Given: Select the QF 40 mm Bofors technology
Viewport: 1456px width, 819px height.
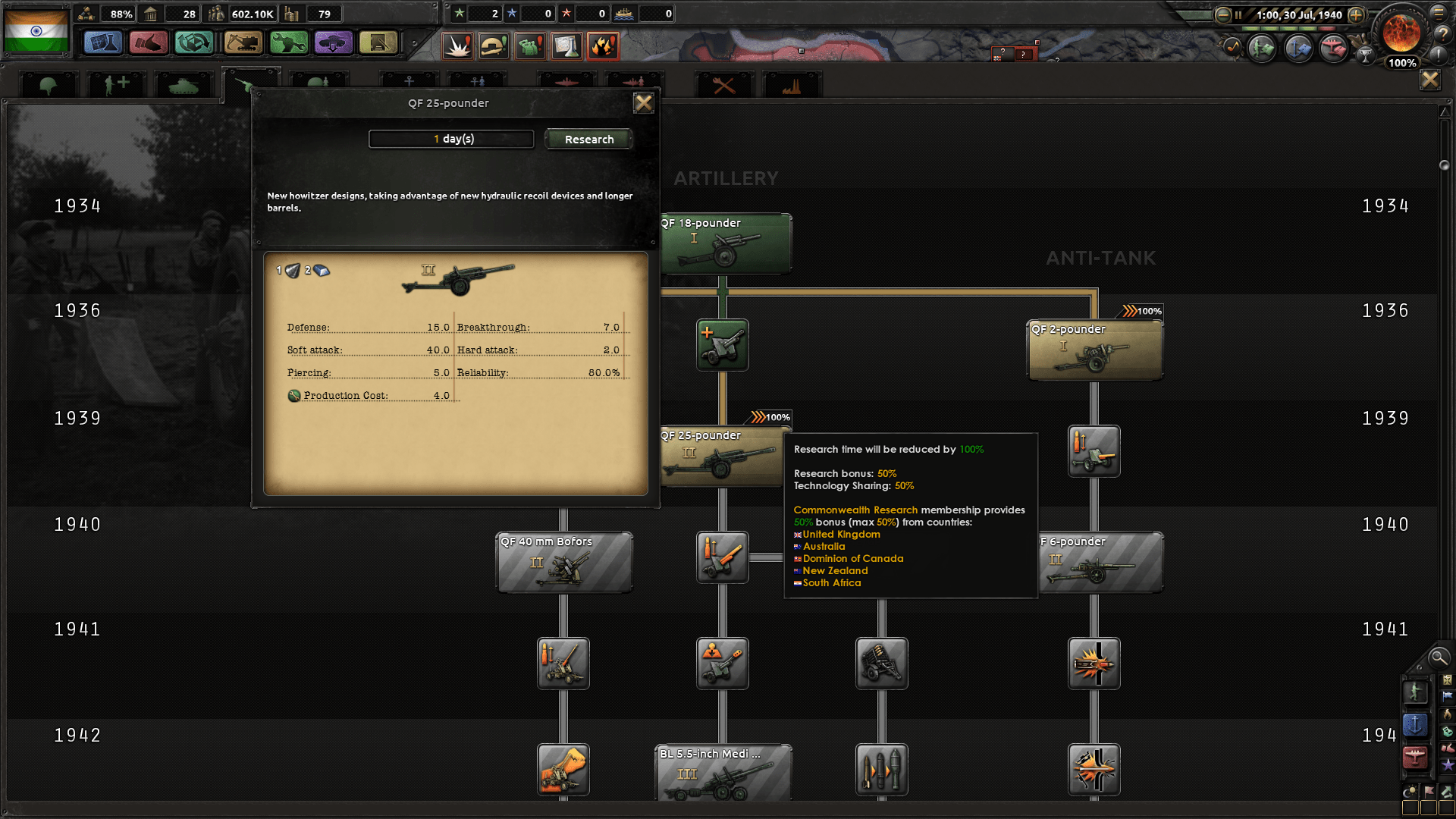Looking at the screenshot, I should (x=564, y=563).
